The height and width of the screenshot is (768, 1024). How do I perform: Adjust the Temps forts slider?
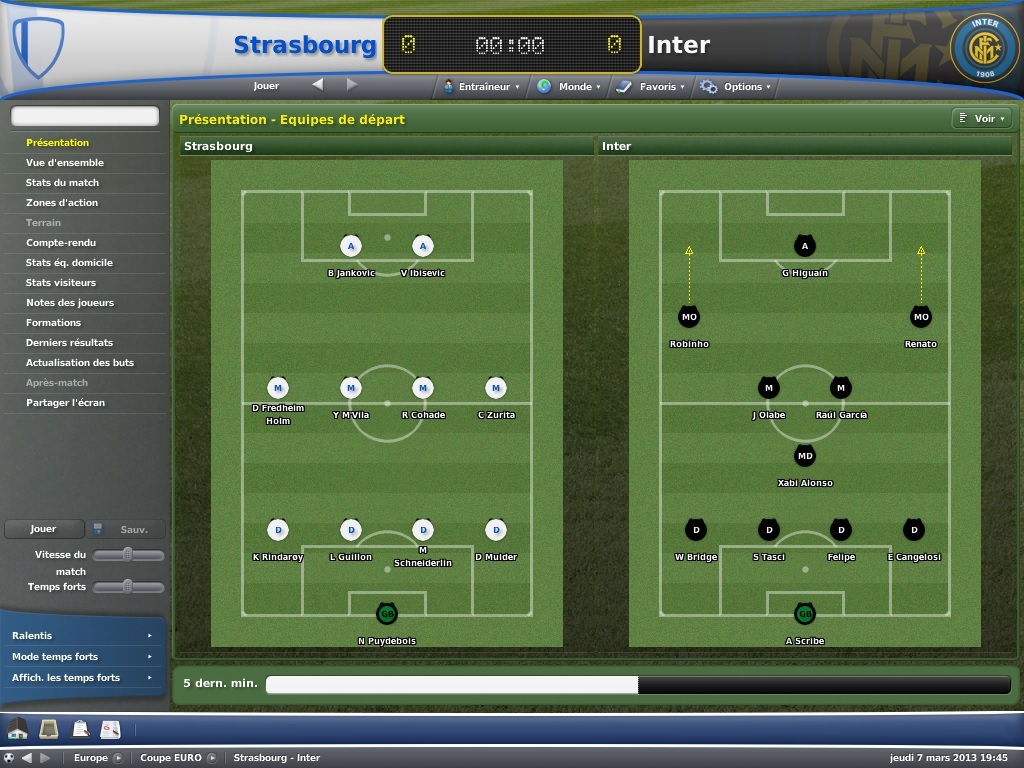click(x=128, y=586)
